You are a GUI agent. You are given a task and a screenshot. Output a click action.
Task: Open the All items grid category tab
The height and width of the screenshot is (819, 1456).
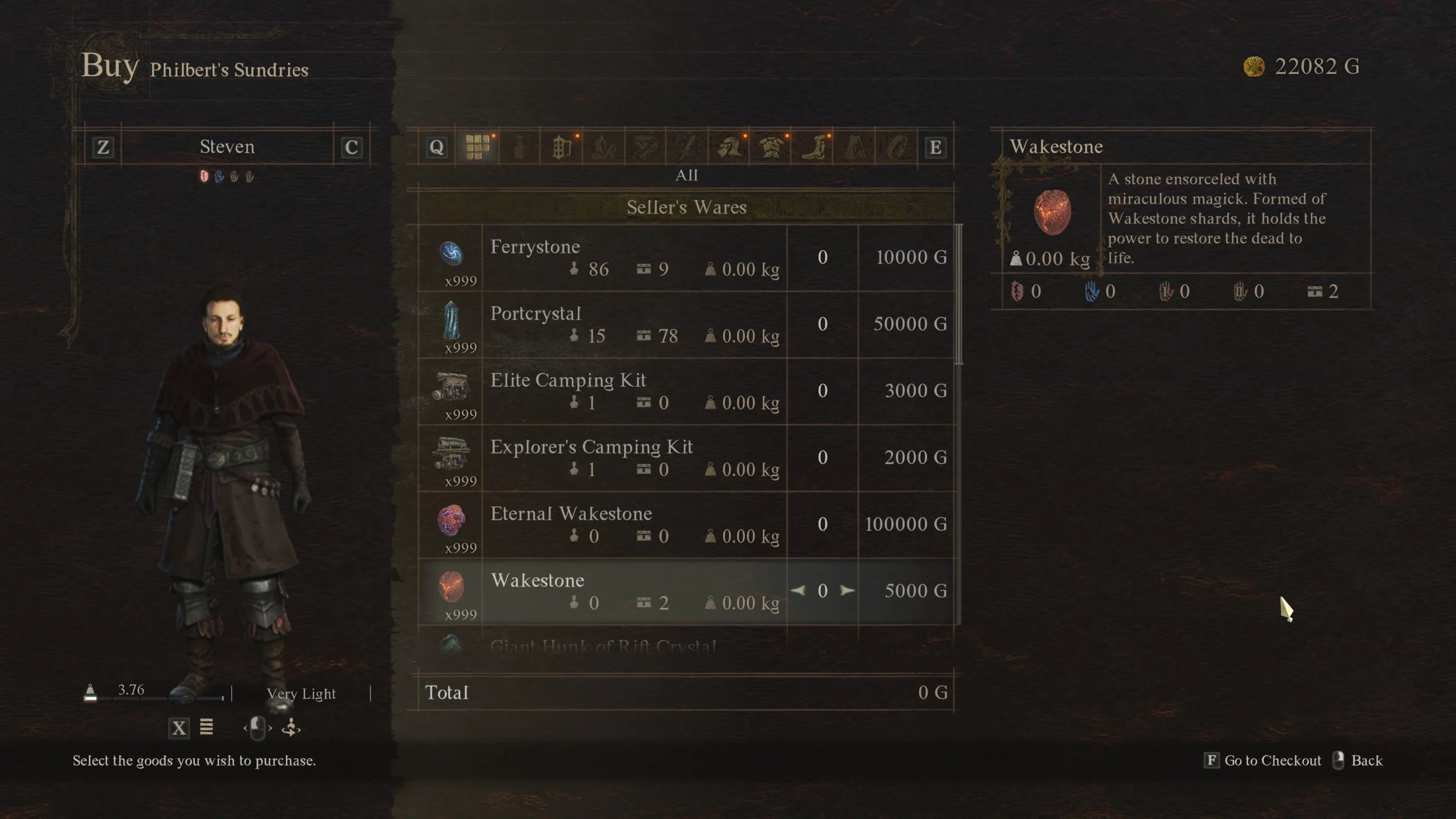tap(477, 147)
